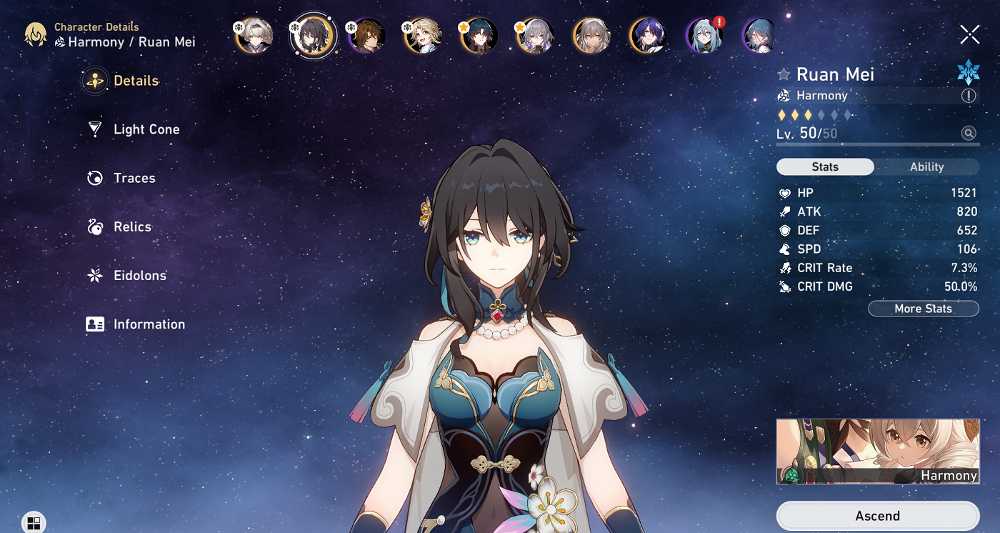This screenshot has width=1000, height=533.
Task: Close the Character Details screen
Action: 969,35
